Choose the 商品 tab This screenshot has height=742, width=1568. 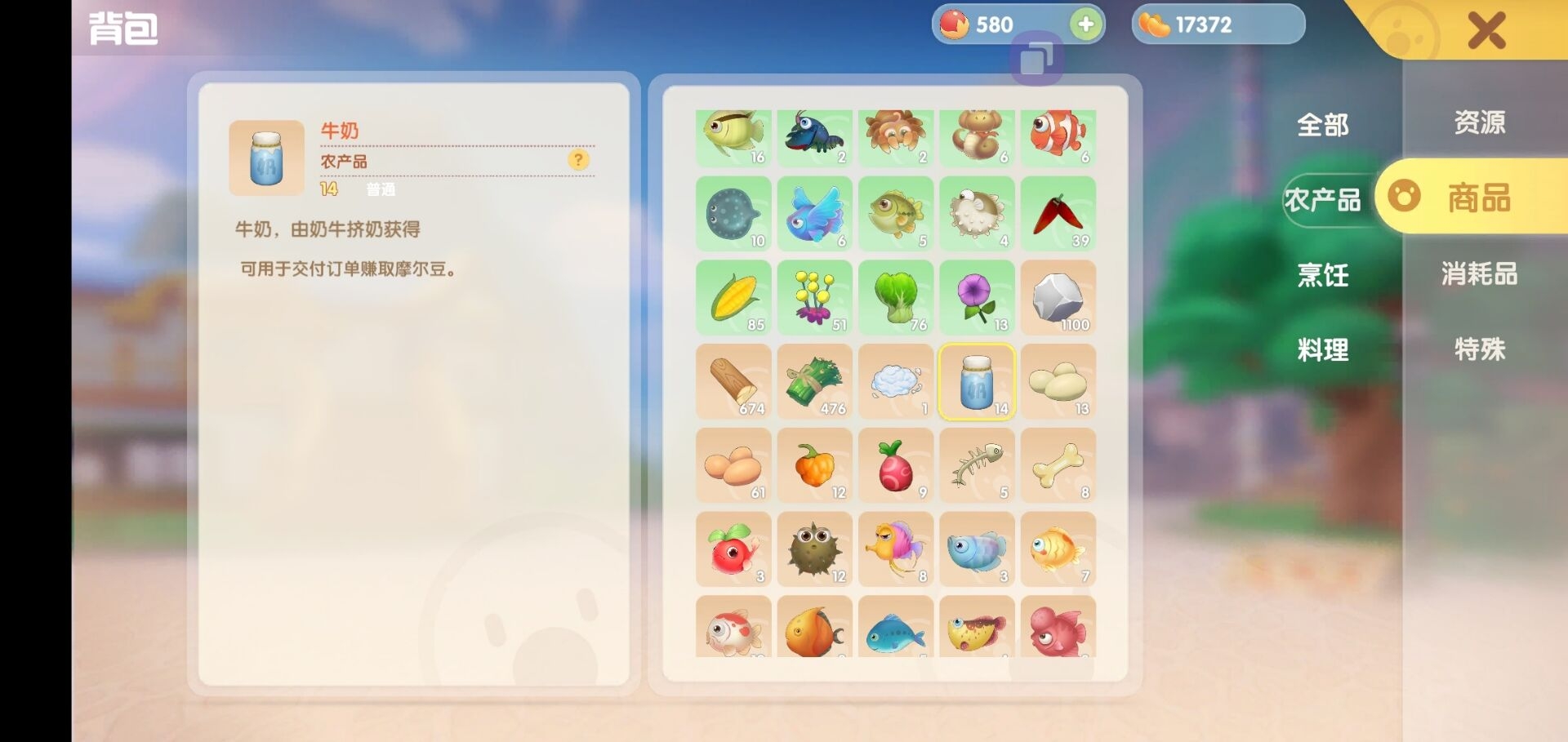(1479, 198)
